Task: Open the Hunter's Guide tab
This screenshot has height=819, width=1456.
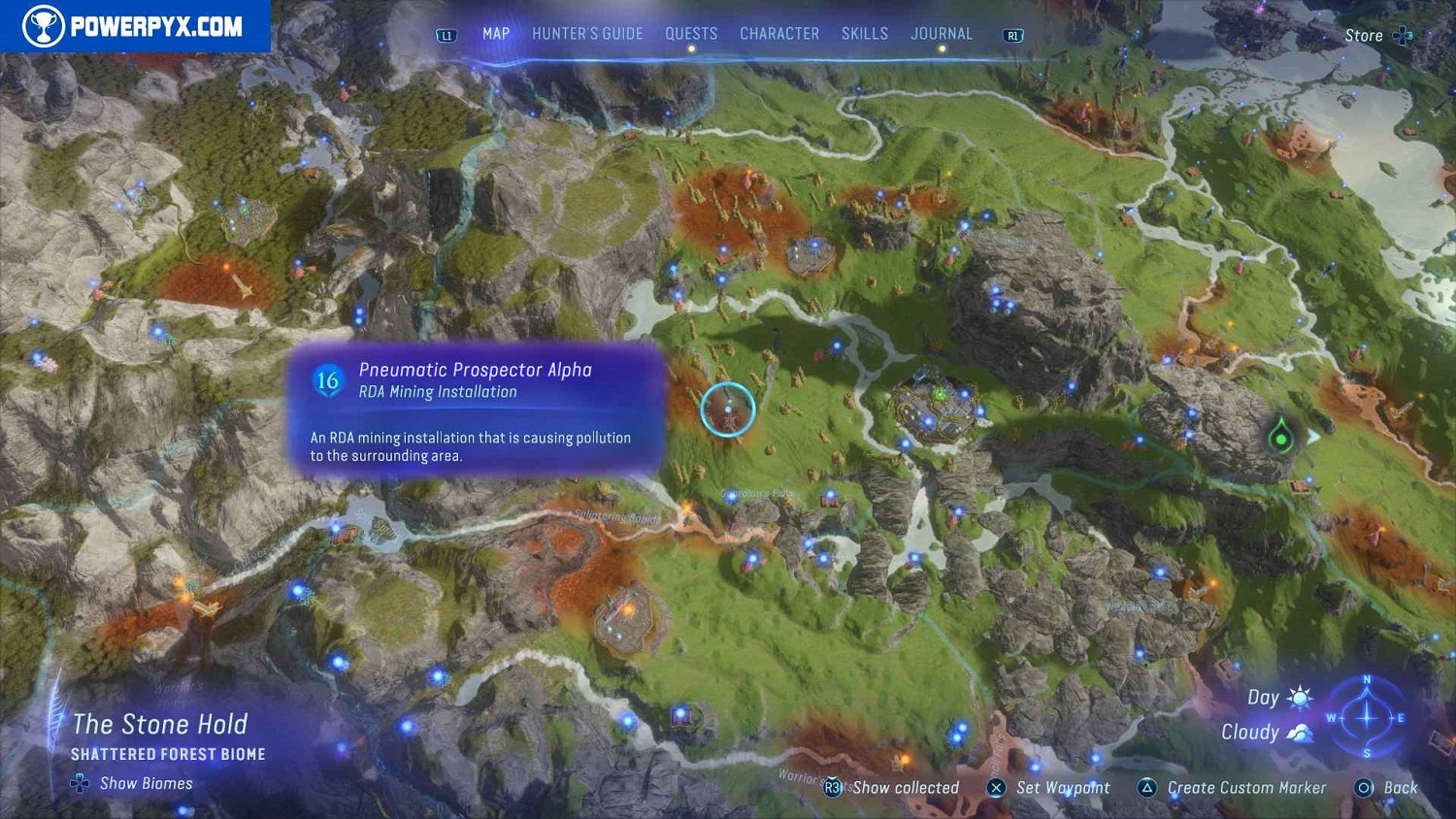Action: (587, 34)
